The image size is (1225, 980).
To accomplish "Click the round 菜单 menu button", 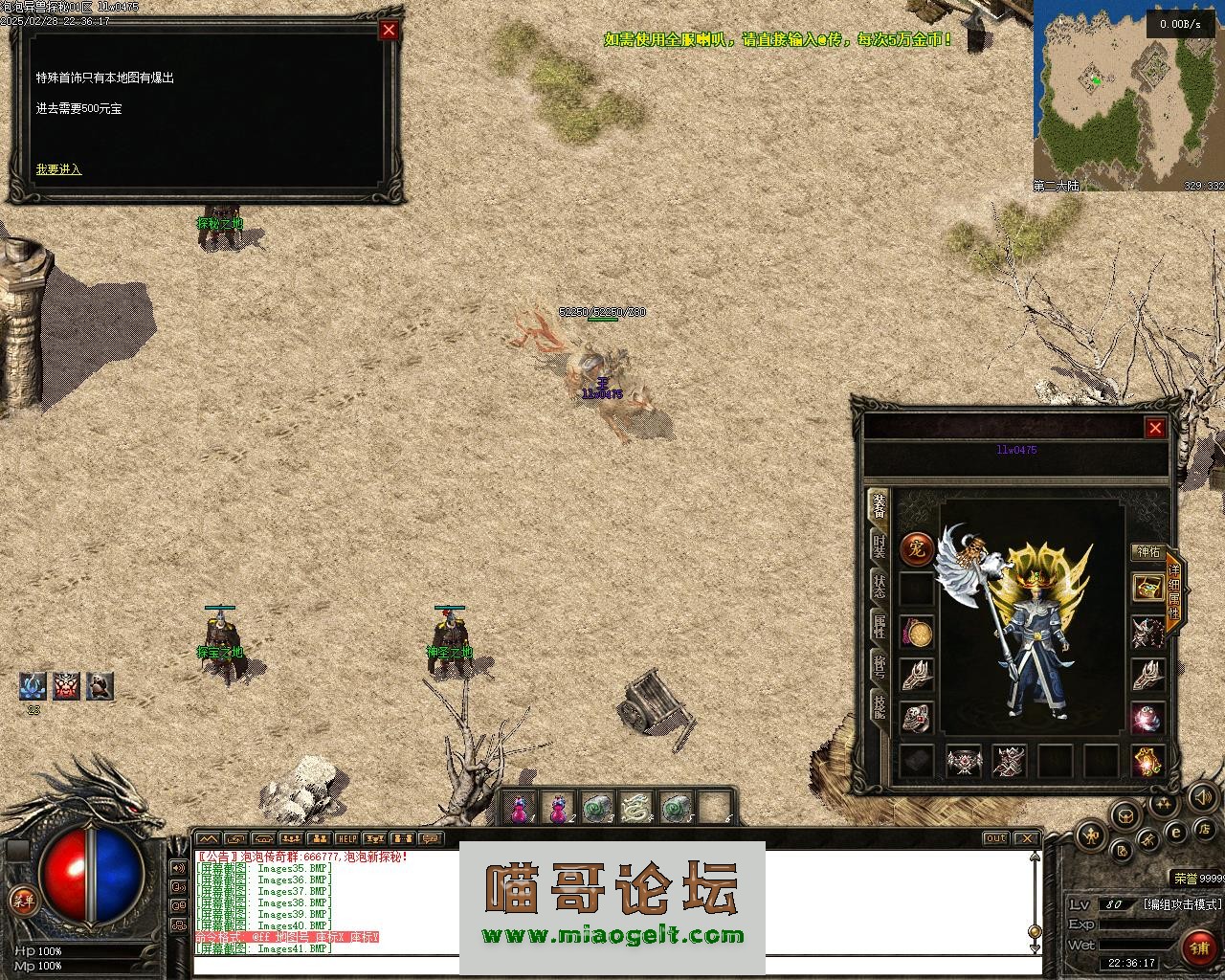I will point(21,899).
